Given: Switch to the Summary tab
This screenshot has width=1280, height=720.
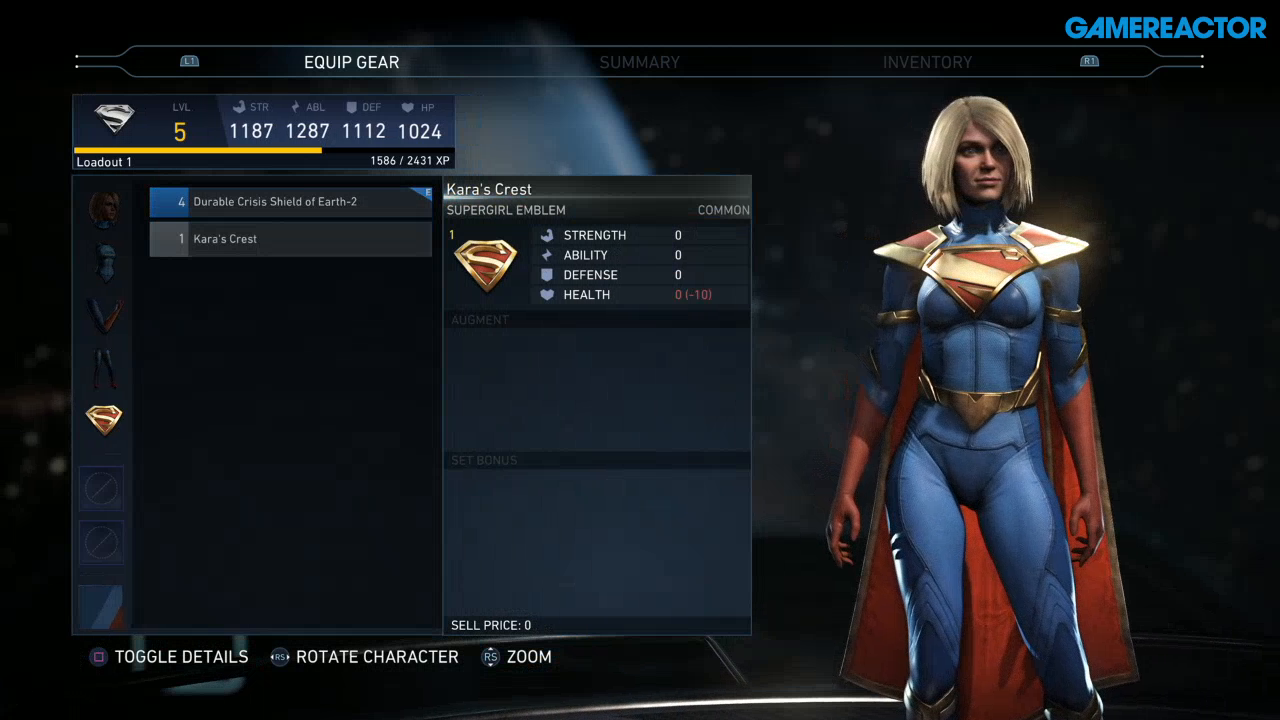Looking at the screenshot, I should [639, 62].
